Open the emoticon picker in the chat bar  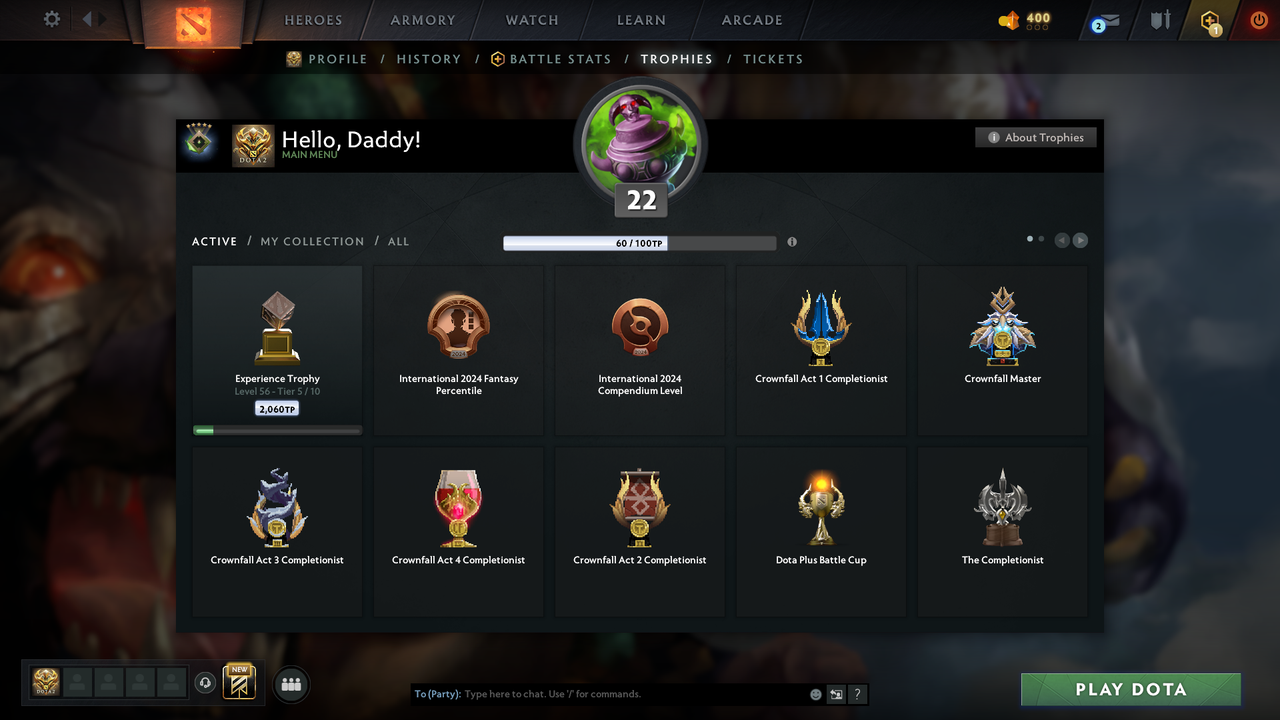point(815,693)
